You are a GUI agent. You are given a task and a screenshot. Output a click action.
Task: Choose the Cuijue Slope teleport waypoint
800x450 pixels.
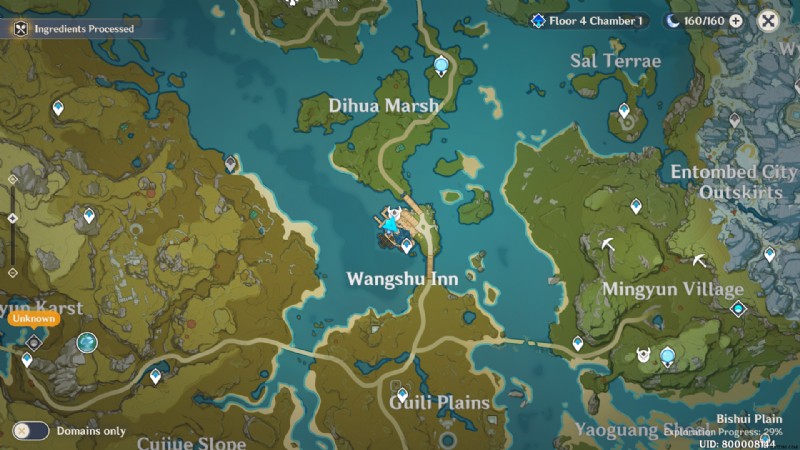click(x=155, y=376)
